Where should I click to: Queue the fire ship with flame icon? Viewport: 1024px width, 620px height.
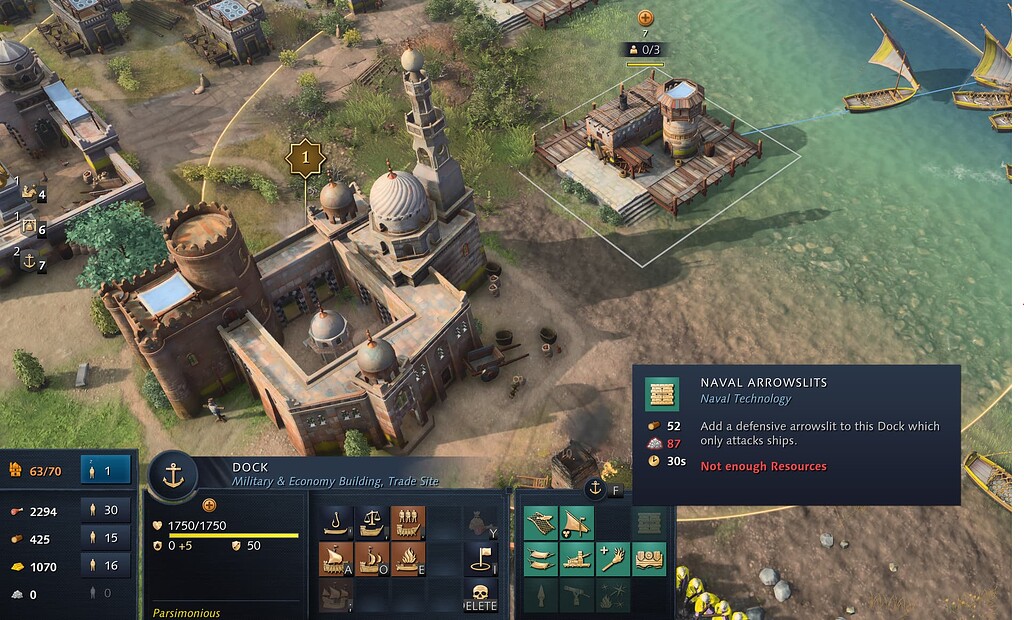tap(407, 558)
